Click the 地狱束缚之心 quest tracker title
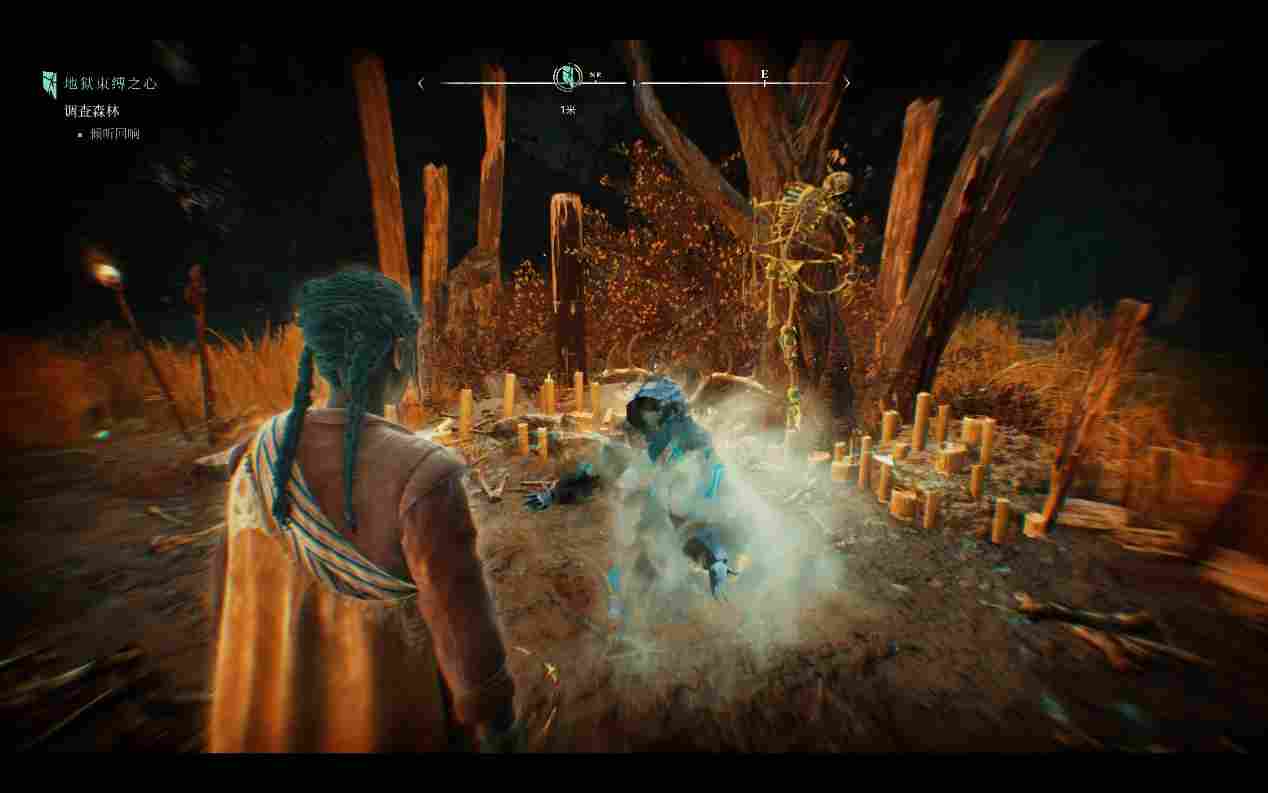Screen dimensions: 1268x793 (x=111, y=83)
